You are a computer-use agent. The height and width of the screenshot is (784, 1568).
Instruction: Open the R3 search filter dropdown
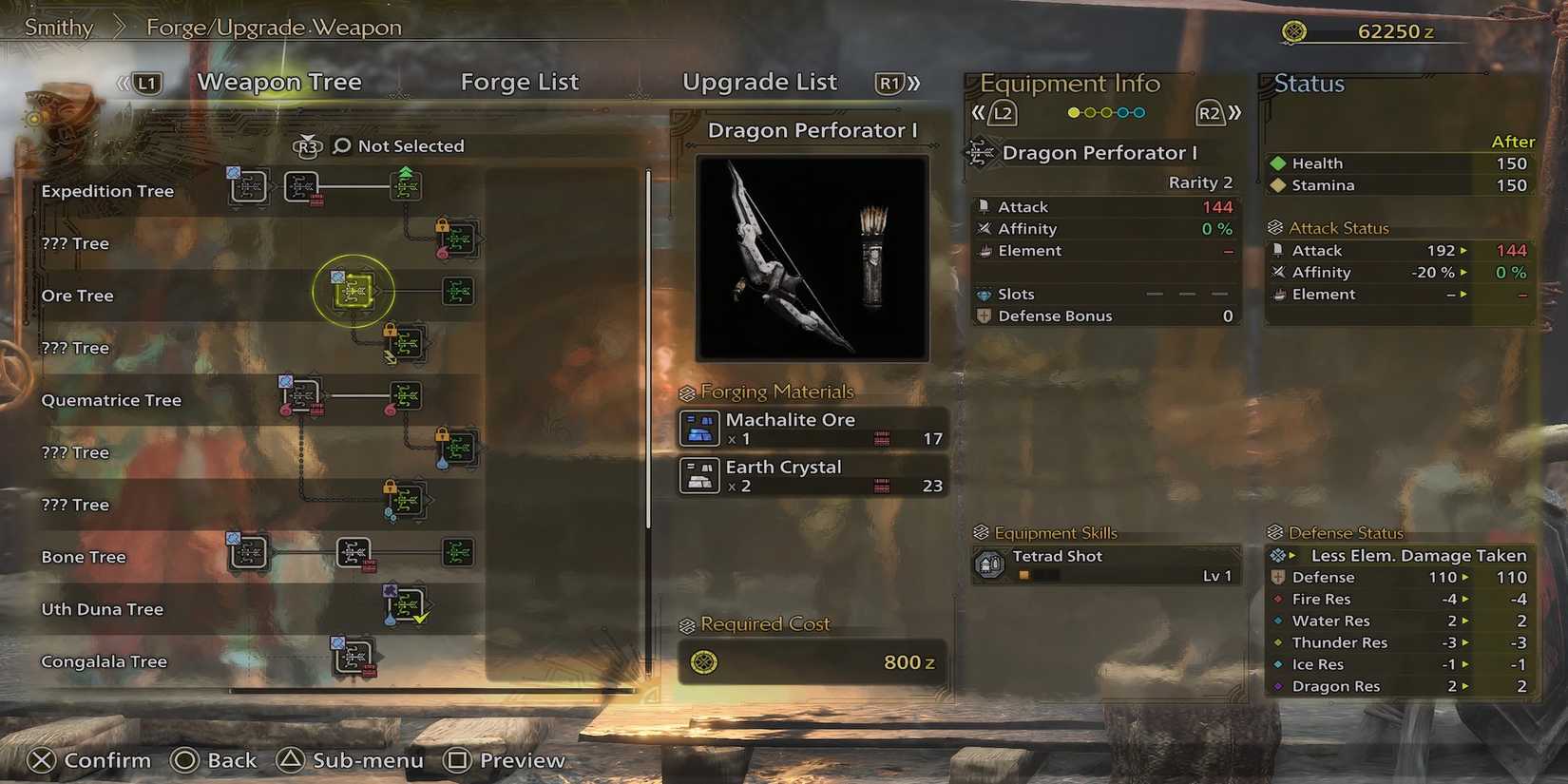click(x=307, y=145)
